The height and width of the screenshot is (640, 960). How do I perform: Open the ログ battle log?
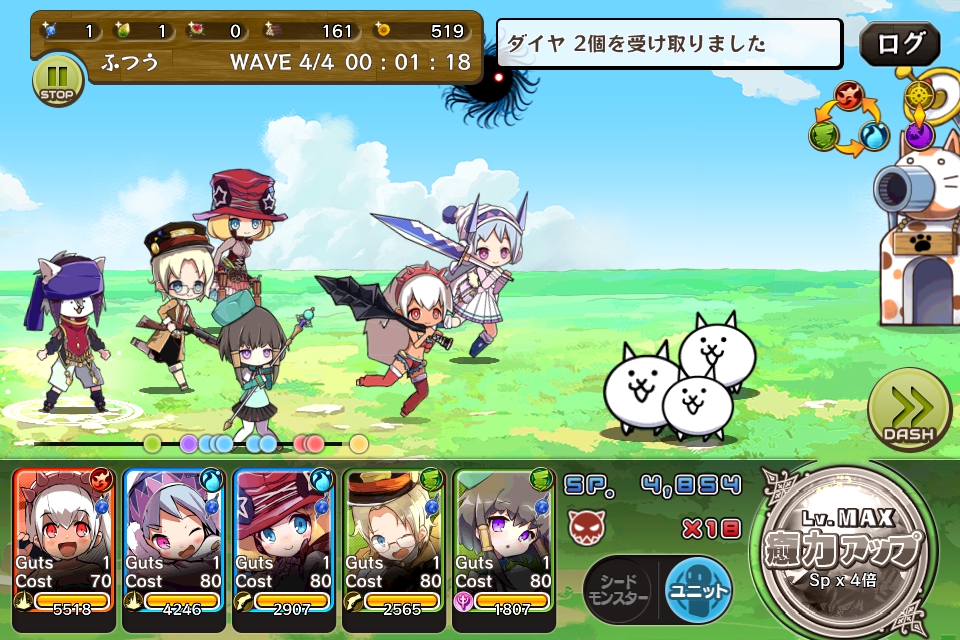coord(899,45)
